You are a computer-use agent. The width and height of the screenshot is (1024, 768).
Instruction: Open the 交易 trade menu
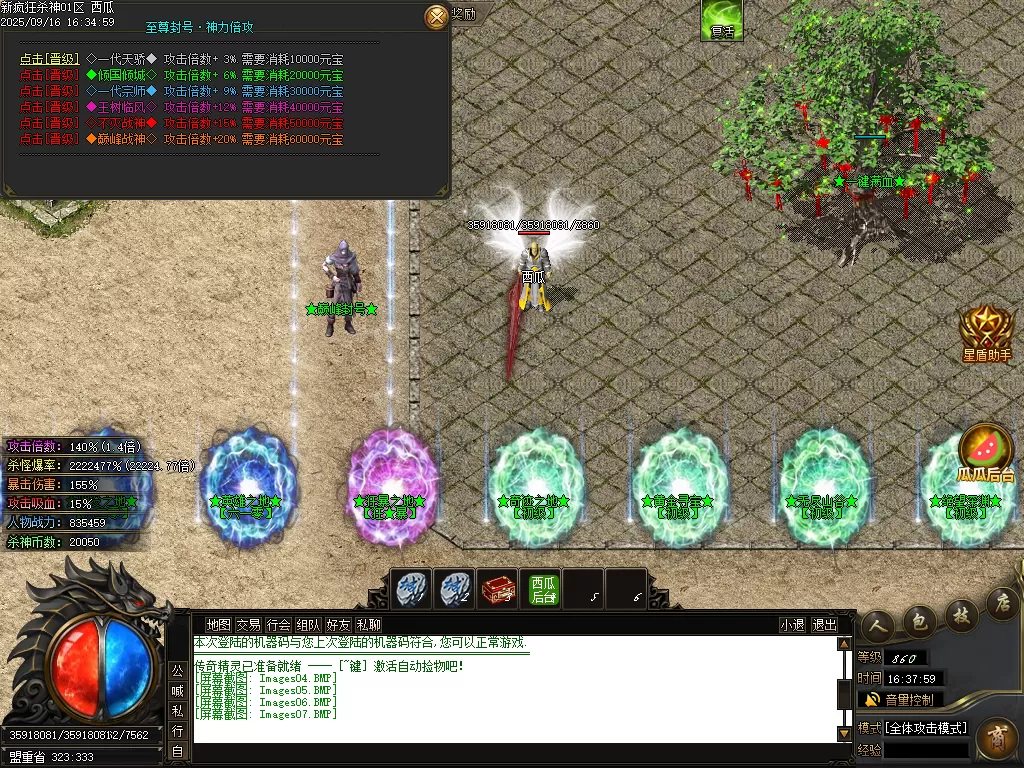click(248, 625)
